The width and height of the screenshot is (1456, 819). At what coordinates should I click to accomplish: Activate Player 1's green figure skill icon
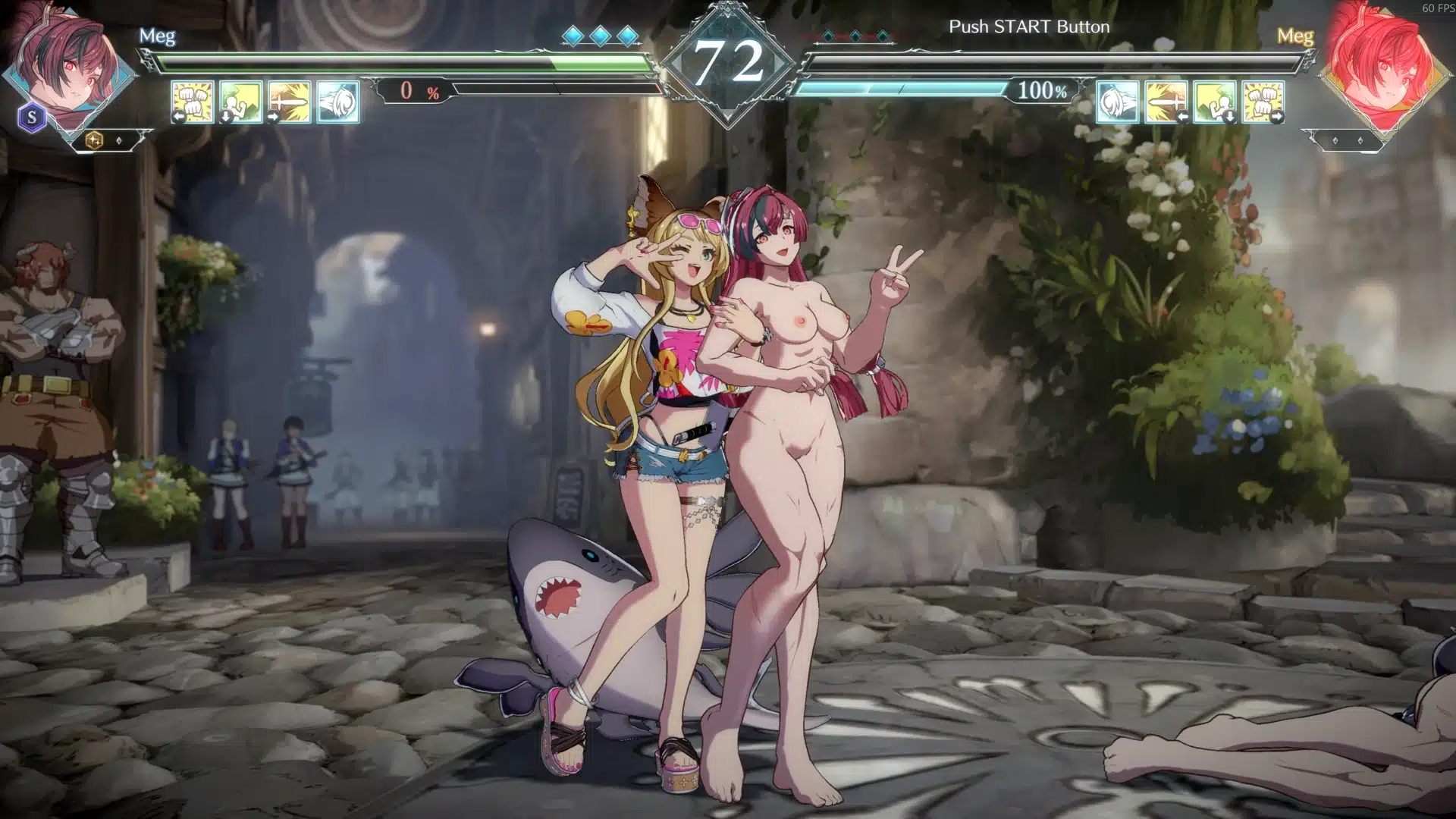pos(241,102)
